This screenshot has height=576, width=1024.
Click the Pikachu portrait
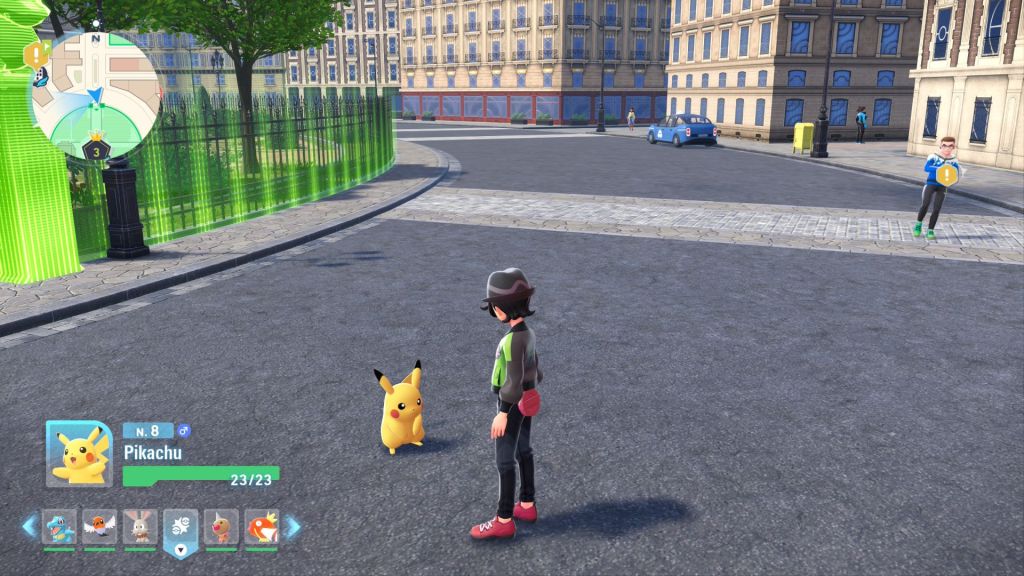pyautogui.click(x=79, y=454)
